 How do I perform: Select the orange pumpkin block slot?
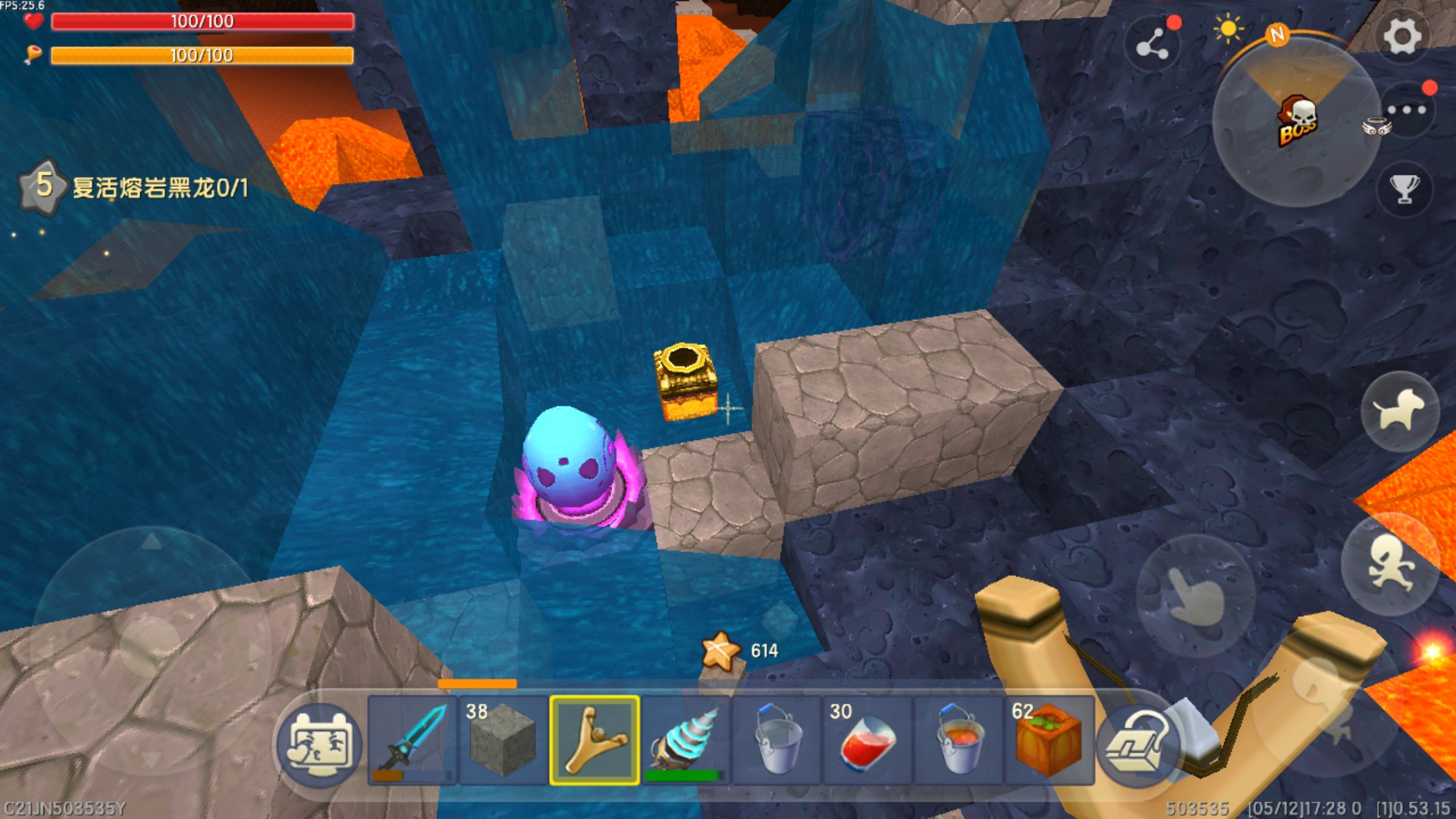pyautogui.click(x=1050, y=739)
